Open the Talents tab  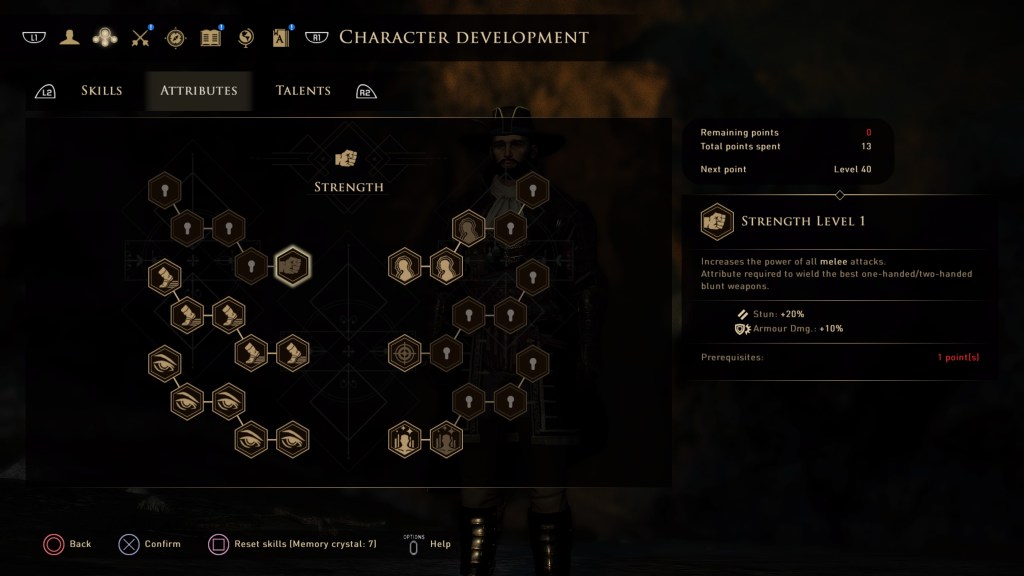coord(303,91)
